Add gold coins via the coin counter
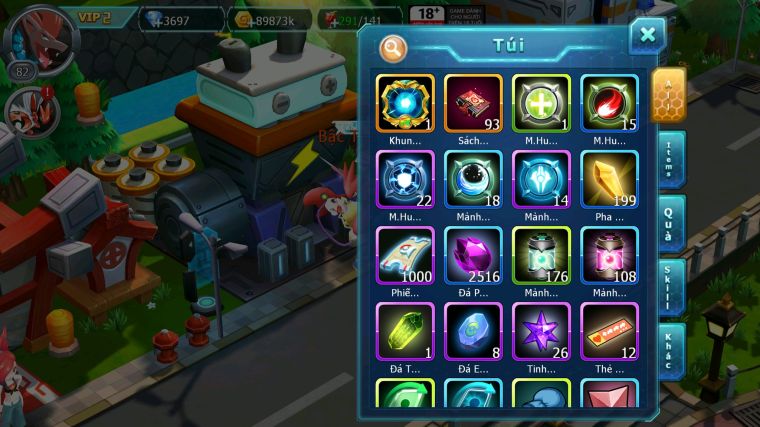This screenshot has height=427, width=760. point(268,19)
